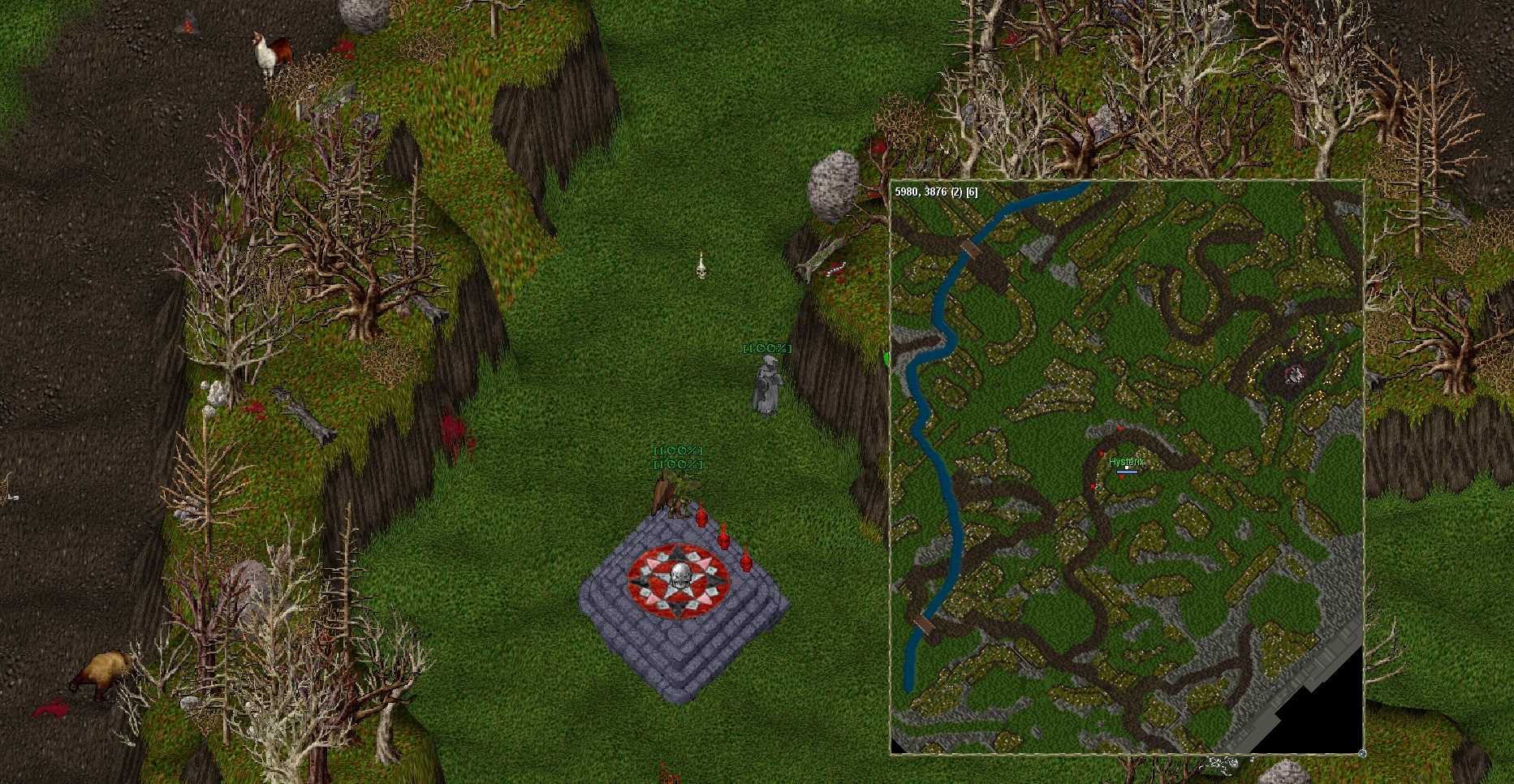The image size is (1514, 784).
Task: Click the Hysterik name label on the minimap
Action: point(1127,462)
